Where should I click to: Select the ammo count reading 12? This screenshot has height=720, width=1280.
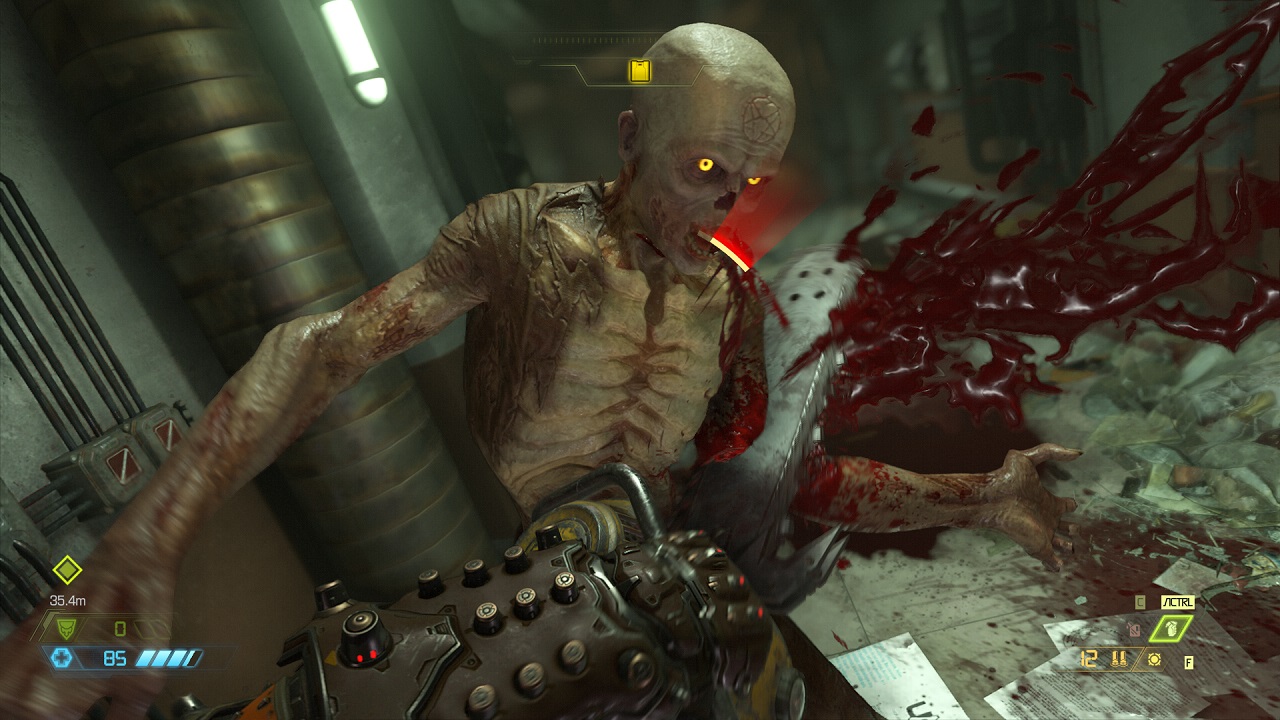click(1087, 657)
